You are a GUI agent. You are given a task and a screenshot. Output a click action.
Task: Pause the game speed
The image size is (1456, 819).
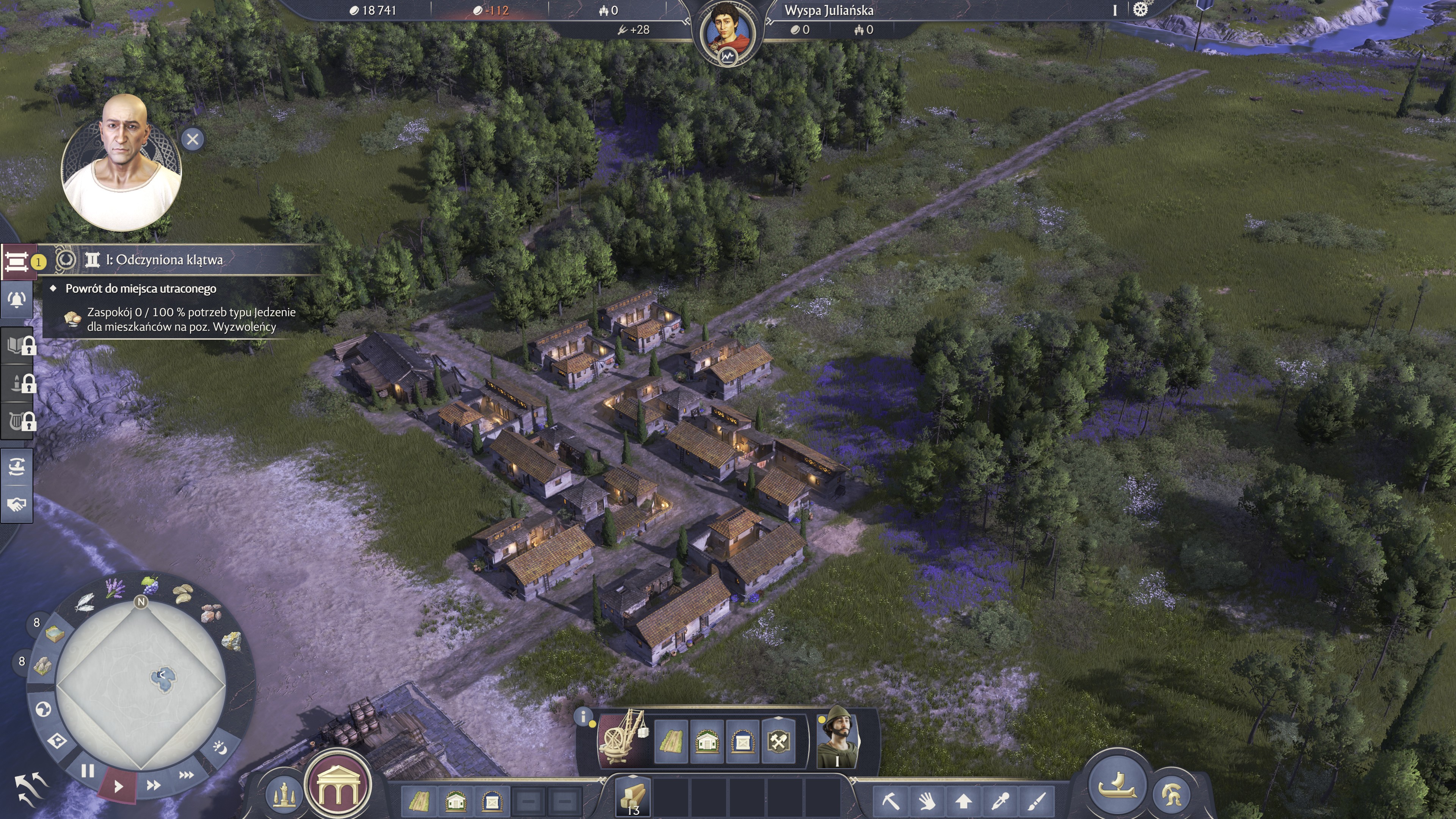coord(87,771)
